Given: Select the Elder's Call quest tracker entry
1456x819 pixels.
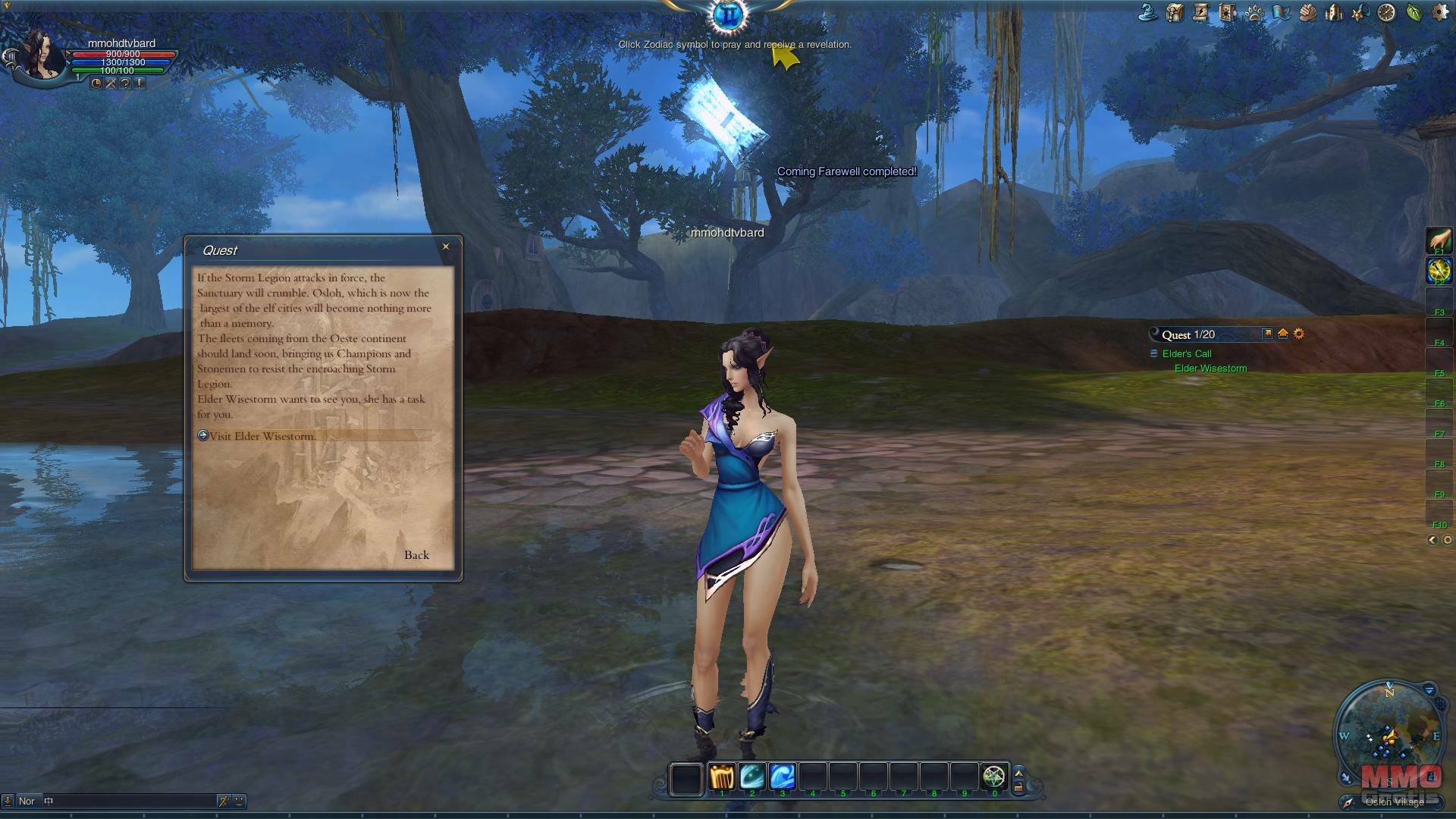Looking at the screenshot, I should (1187, 354).
